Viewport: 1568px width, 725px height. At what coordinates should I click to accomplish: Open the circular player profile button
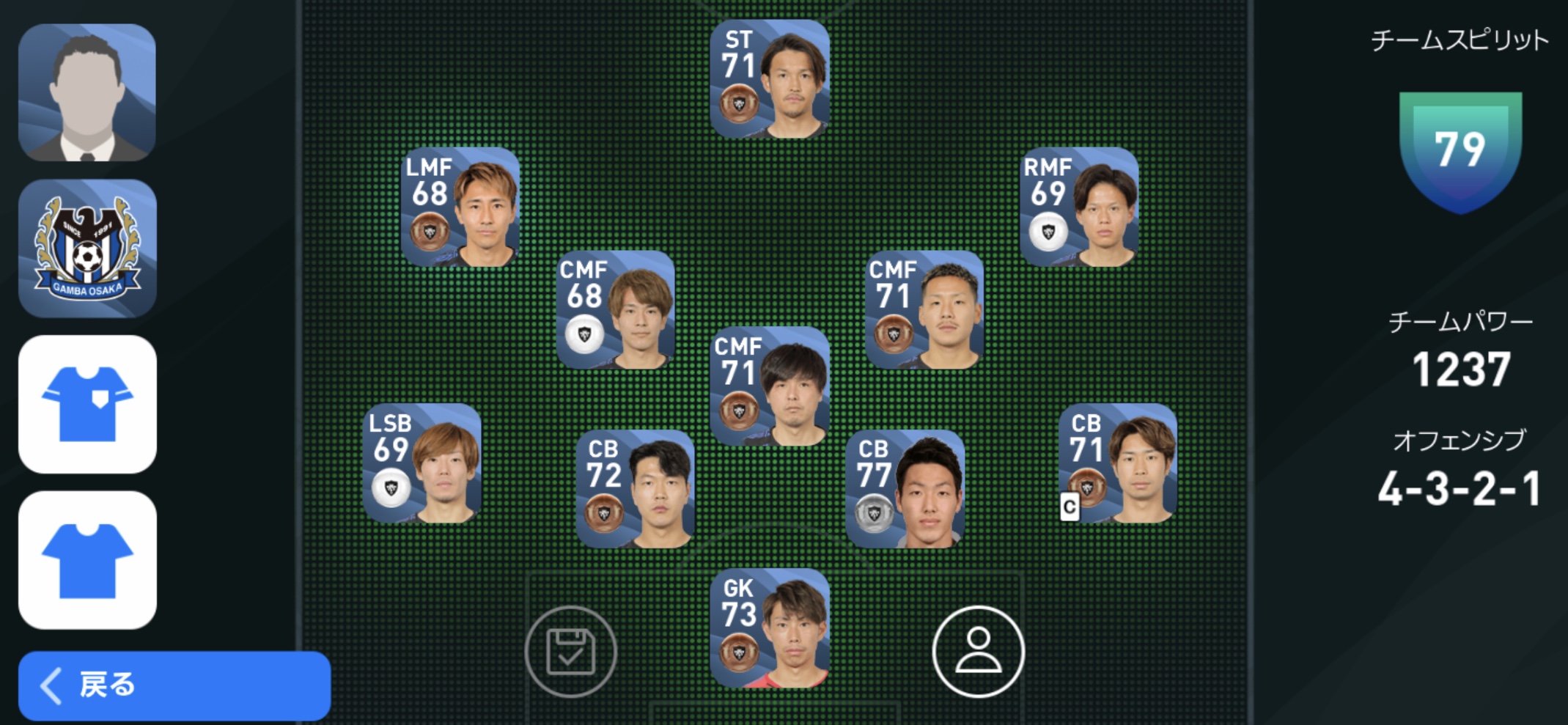(978, 651)
